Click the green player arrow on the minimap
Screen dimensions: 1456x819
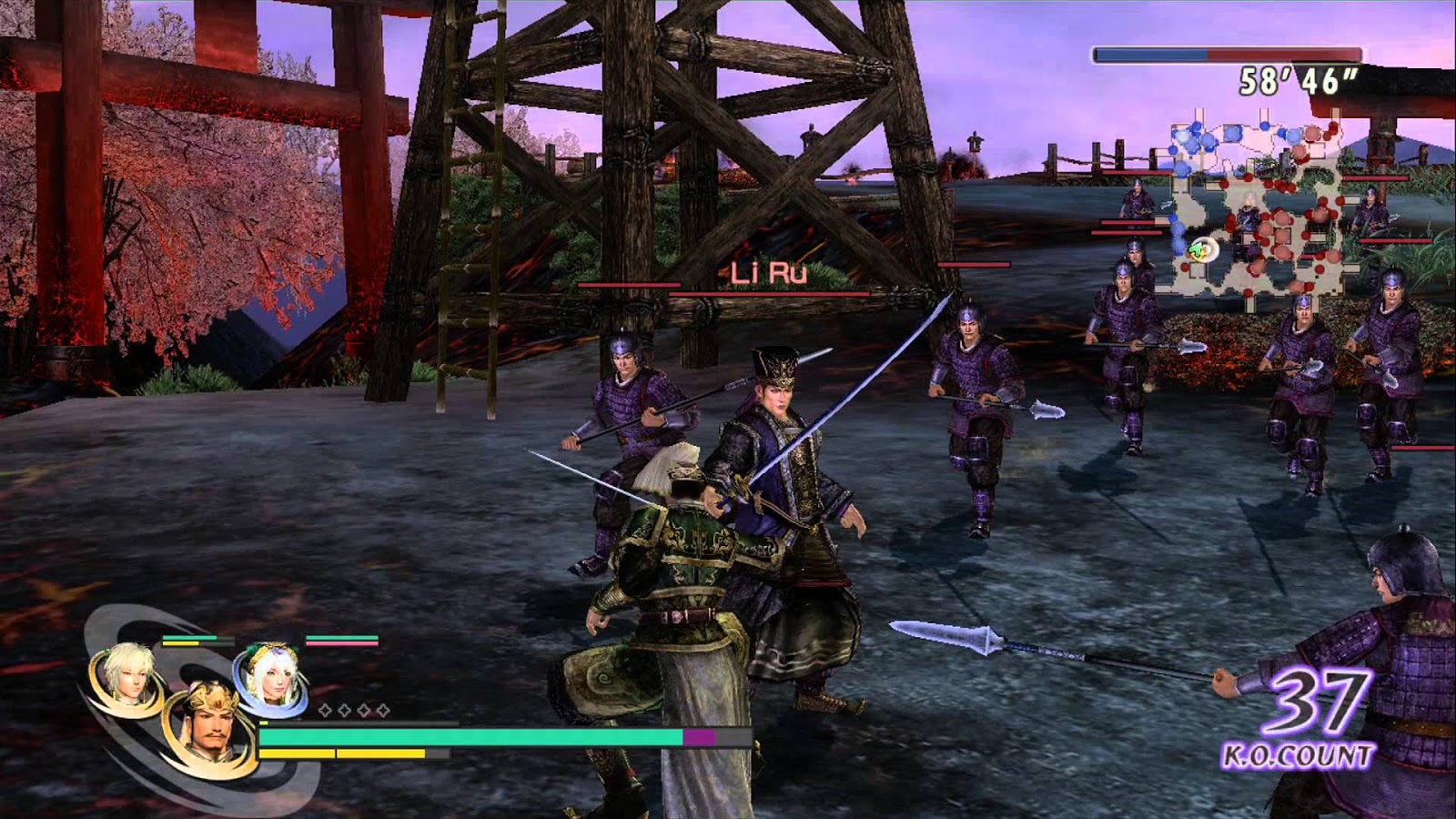[x=1197, y=250]
